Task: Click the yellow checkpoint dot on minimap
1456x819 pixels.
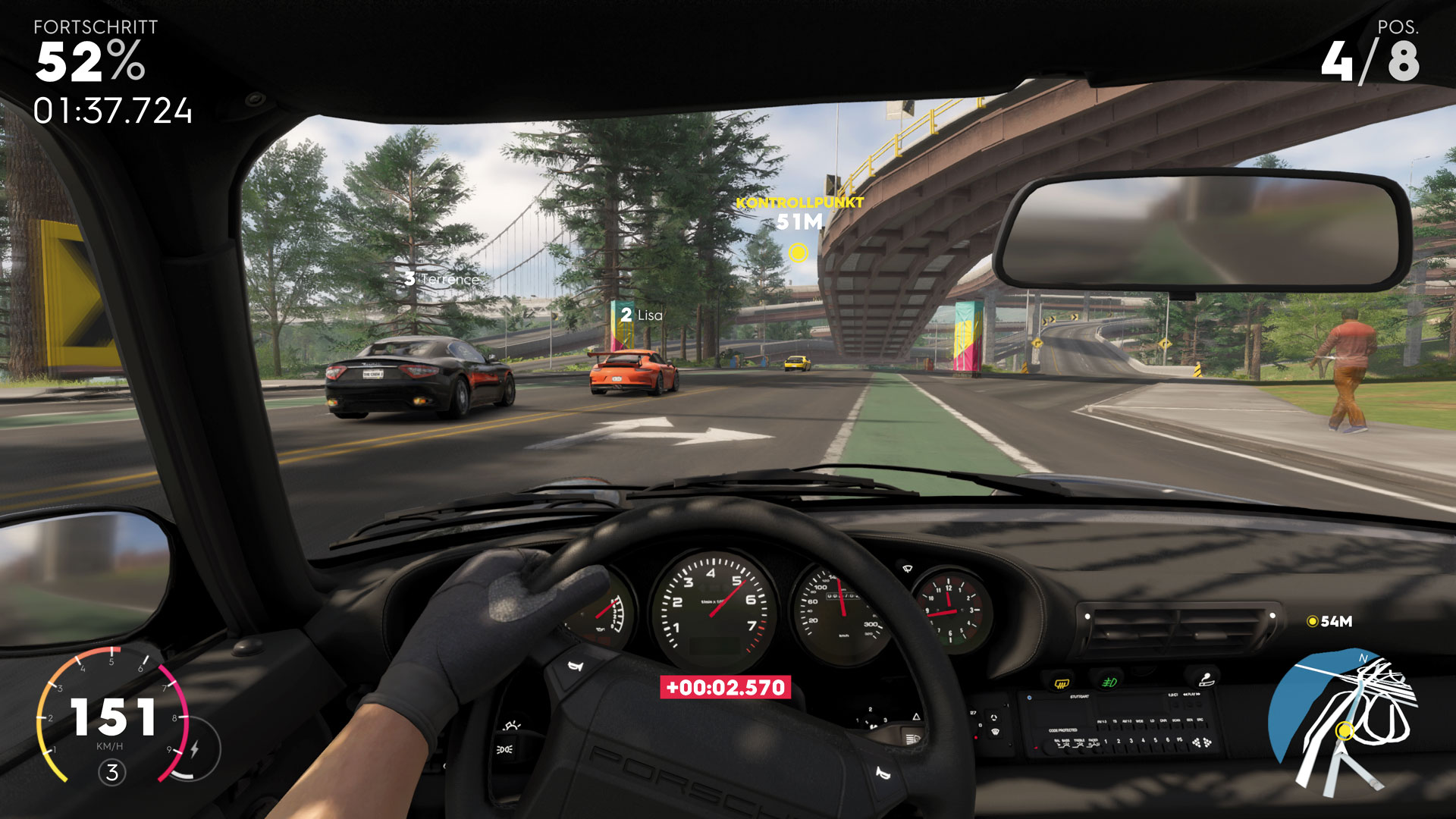Action: [x=1345, y=730]
